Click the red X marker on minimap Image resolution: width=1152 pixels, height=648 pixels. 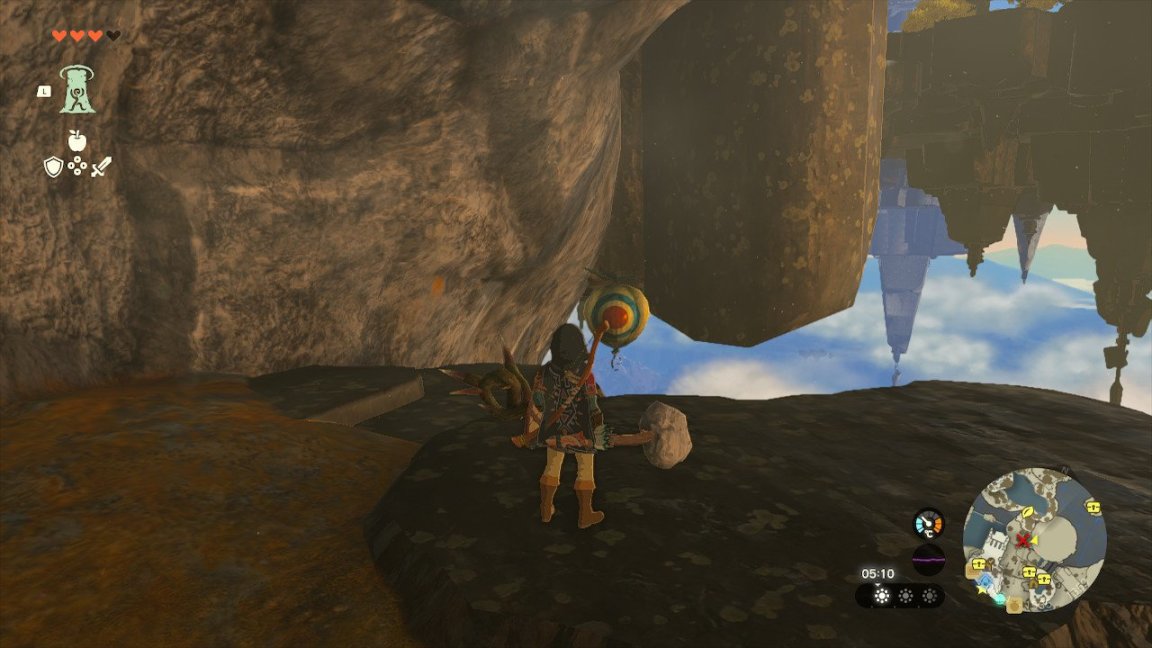coord(1023,541)
